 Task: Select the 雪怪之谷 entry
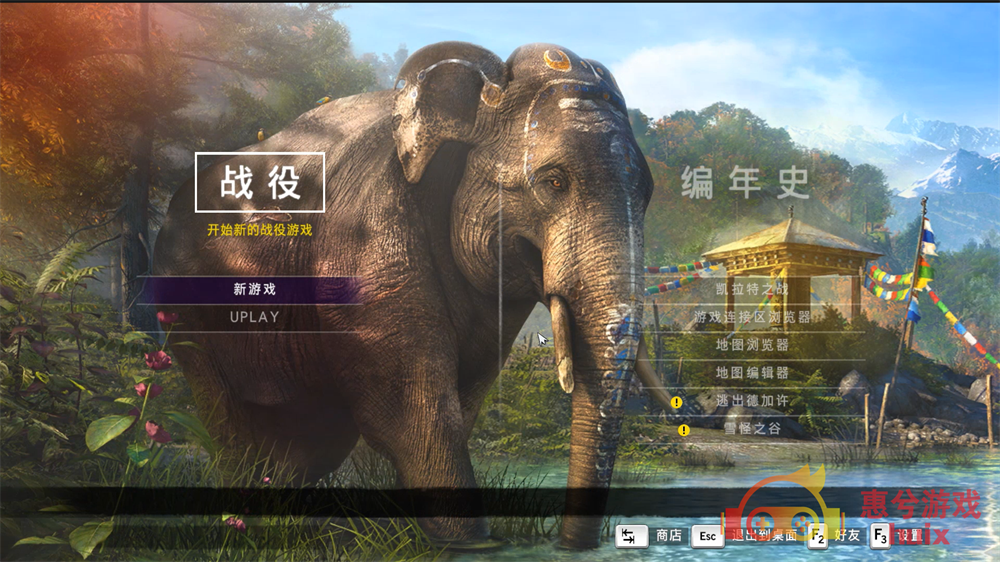[752, 429]
